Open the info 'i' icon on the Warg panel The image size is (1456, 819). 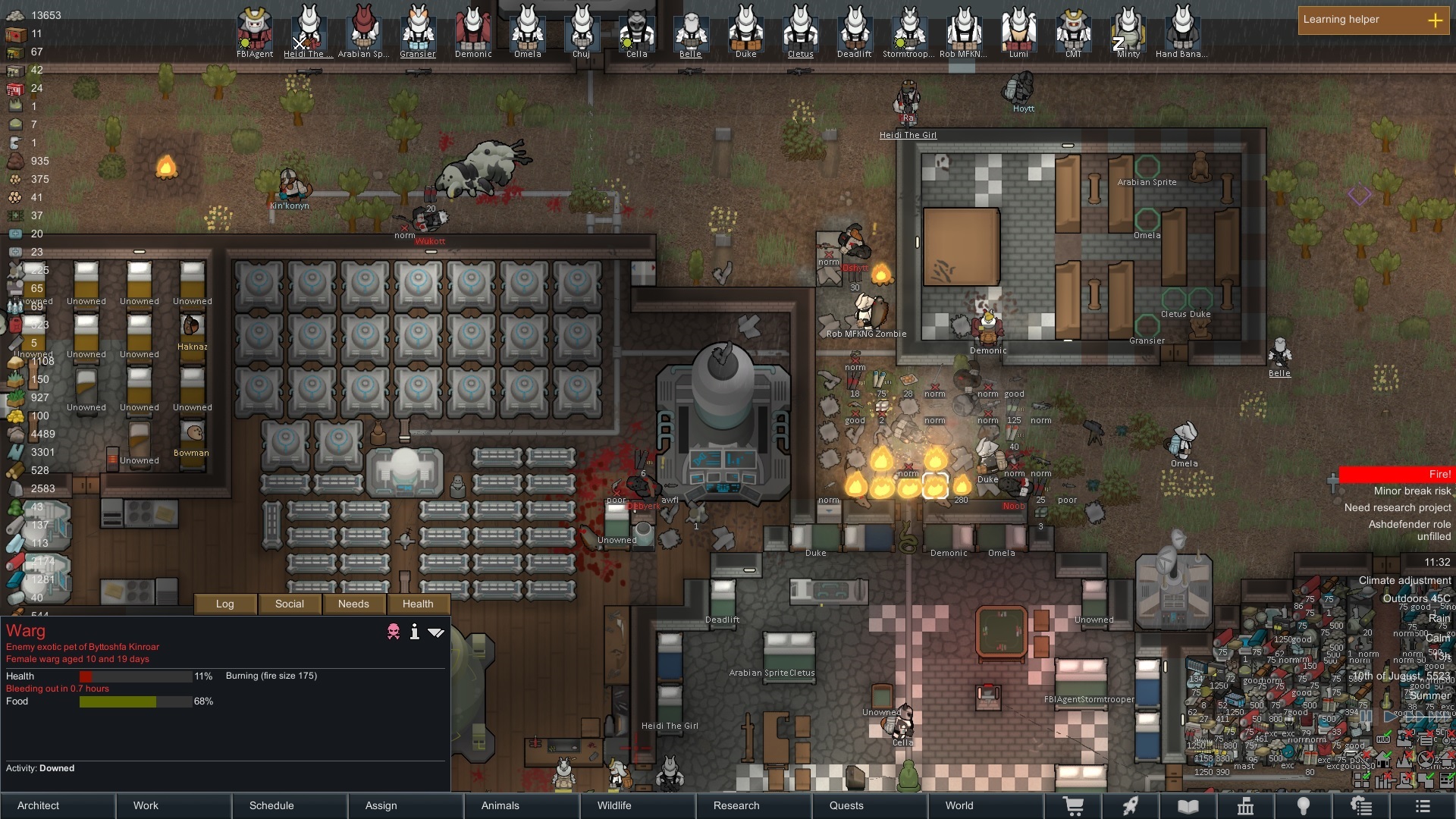click(414, 632)
